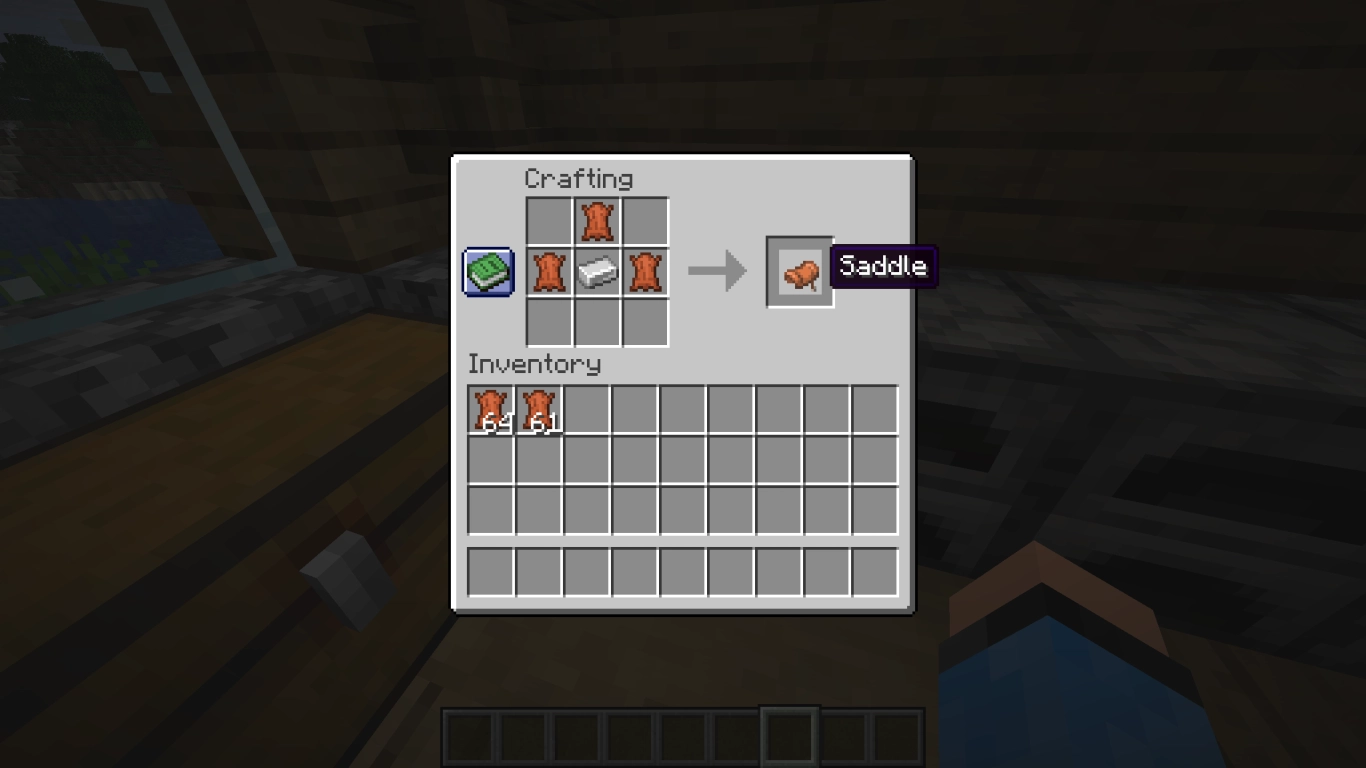Select the stack of 64 leather in inventory
The width and height of the screenshot is (1366, 768).
point(489,411)
